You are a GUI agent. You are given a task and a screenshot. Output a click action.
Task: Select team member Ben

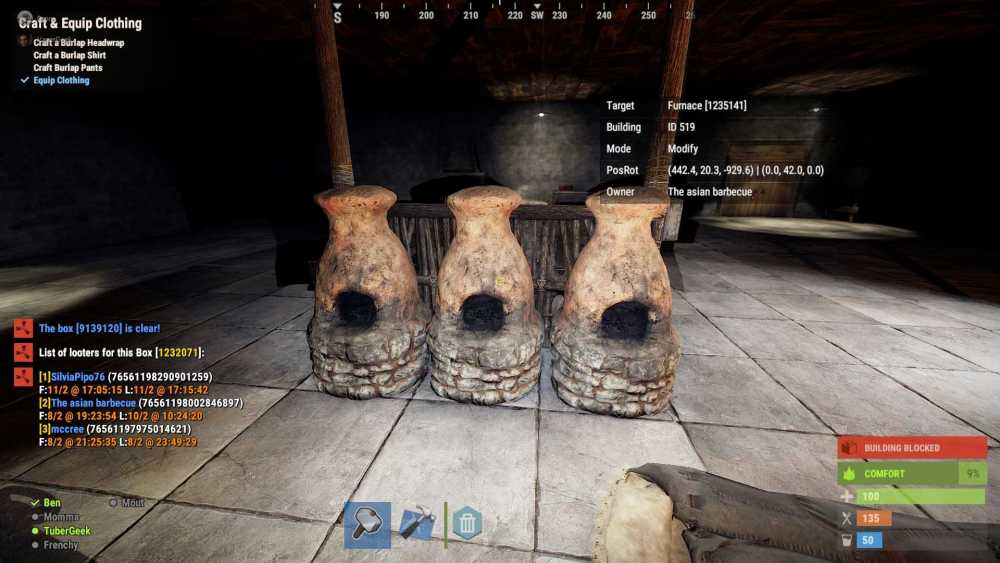click(52, 503)
